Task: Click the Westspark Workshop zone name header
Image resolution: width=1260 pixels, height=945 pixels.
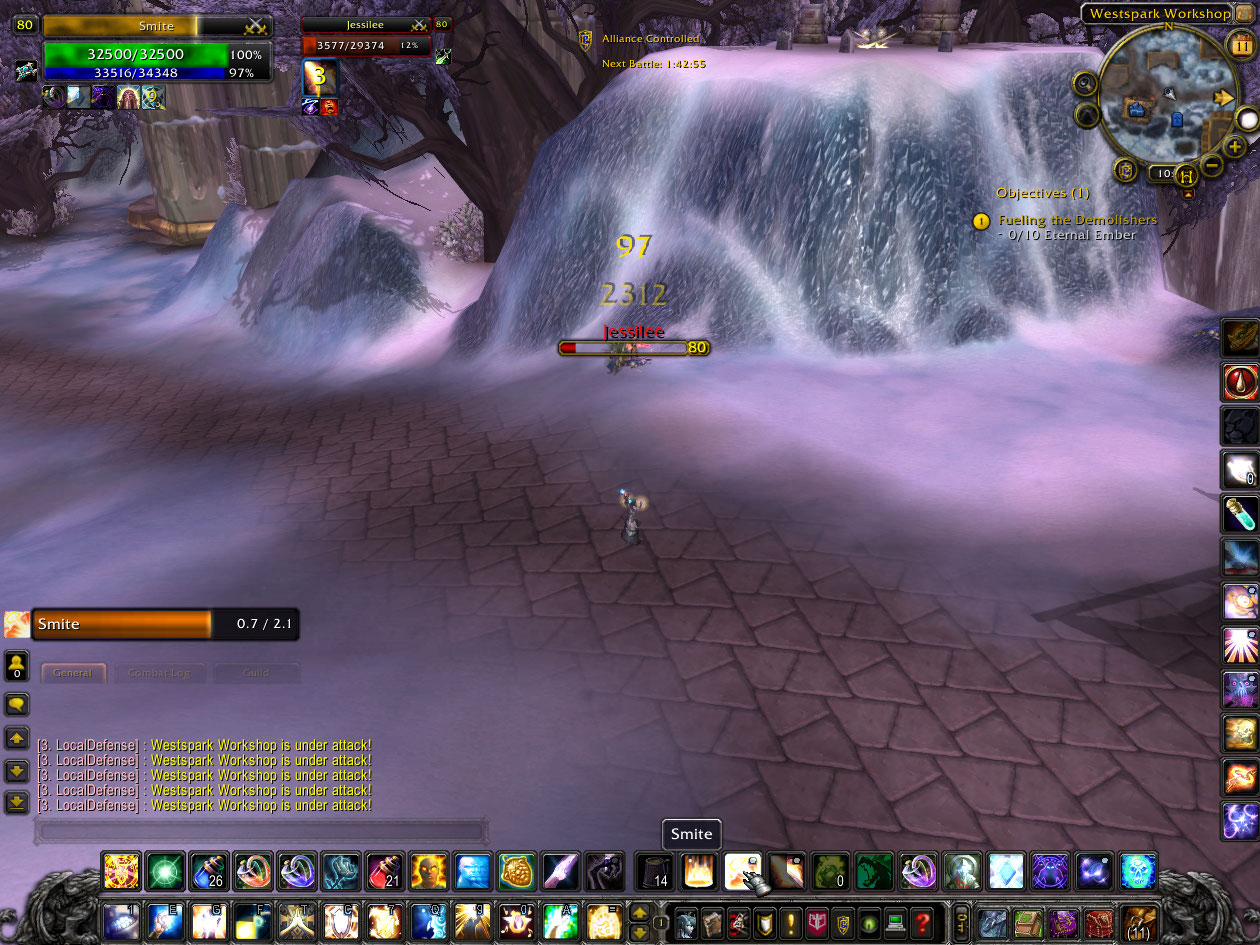Action: click(1158, 14)
